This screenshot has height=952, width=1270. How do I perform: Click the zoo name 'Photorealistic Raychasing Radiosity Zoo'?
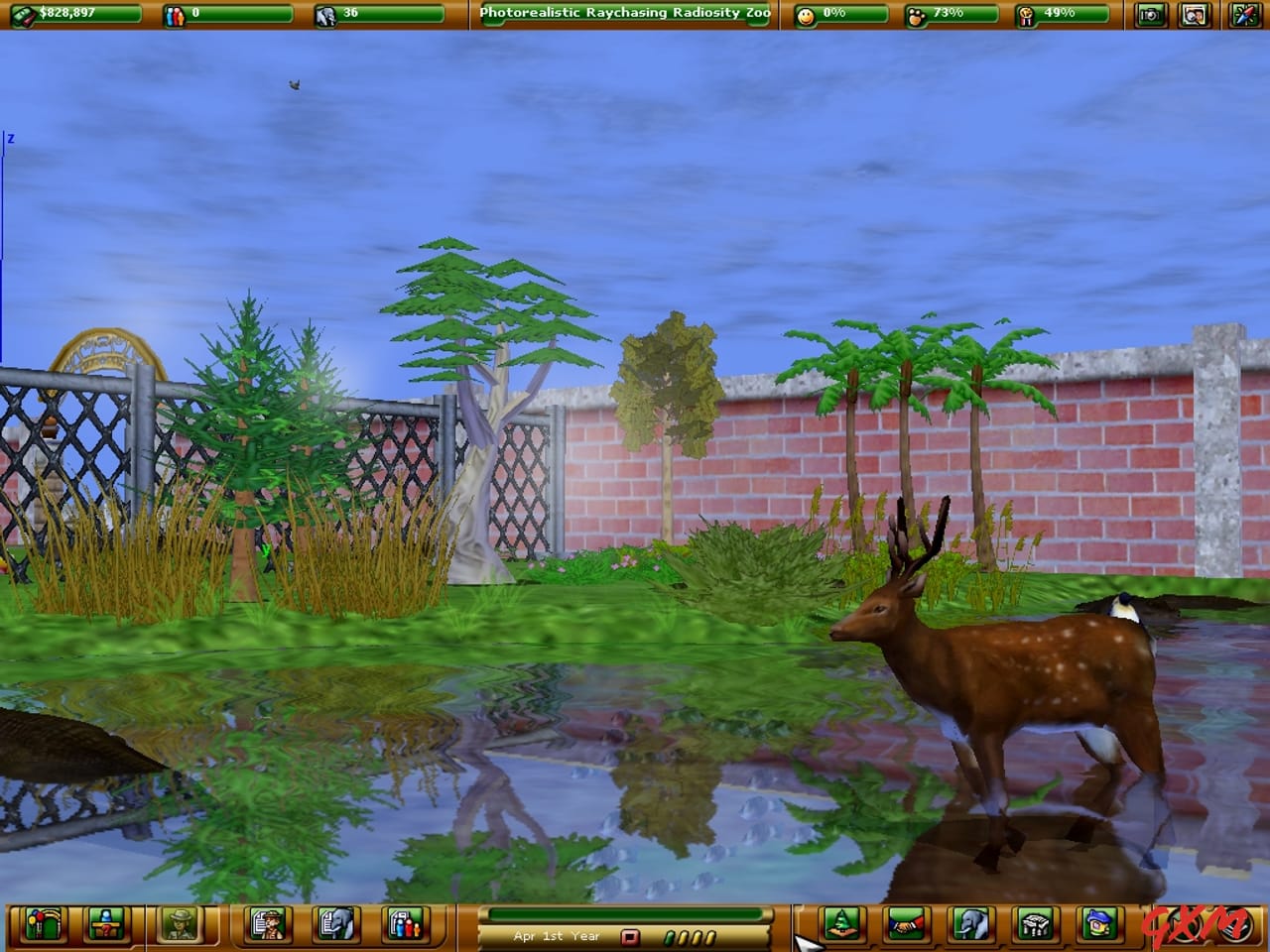click(x=623, y=14)
